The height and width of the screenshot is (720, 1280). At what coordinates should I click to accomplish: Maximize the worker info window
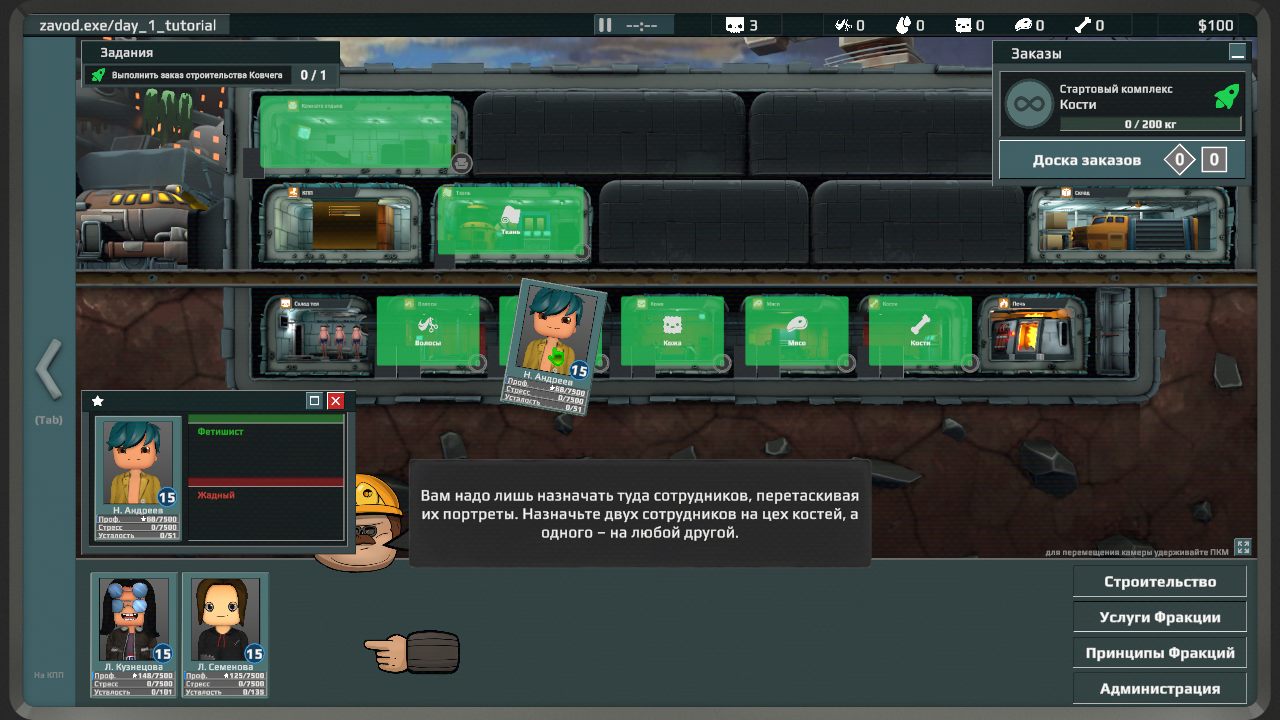tap(315, 401)
